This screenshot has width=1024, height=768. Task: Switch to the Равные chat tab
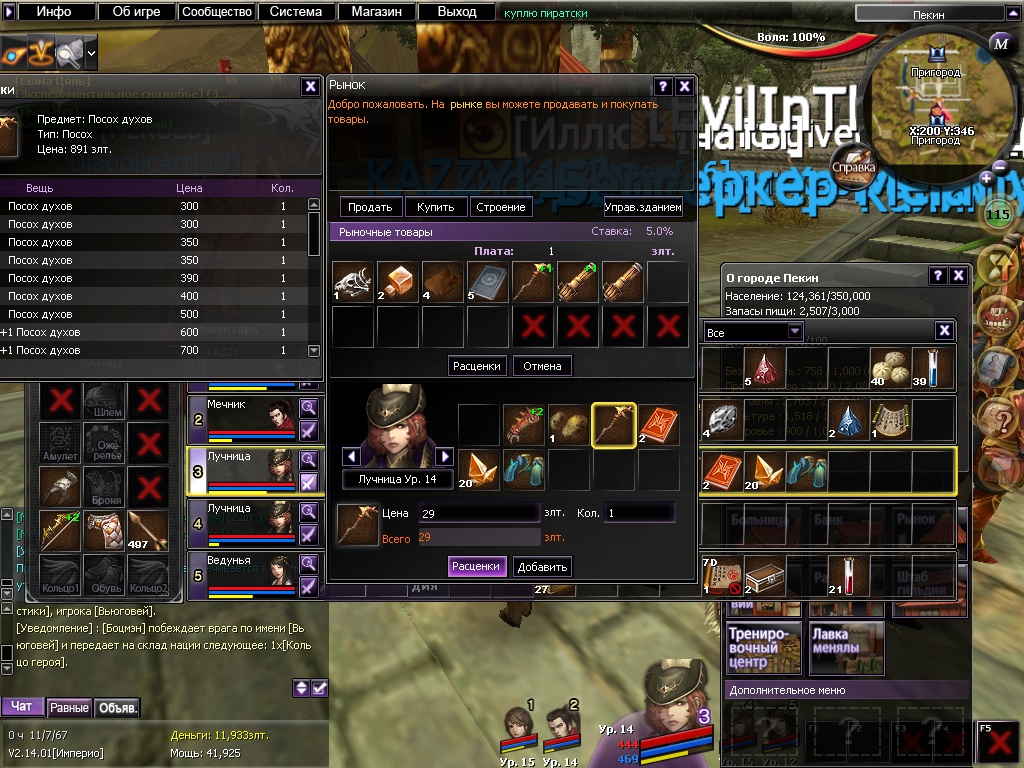click(70, 708)
